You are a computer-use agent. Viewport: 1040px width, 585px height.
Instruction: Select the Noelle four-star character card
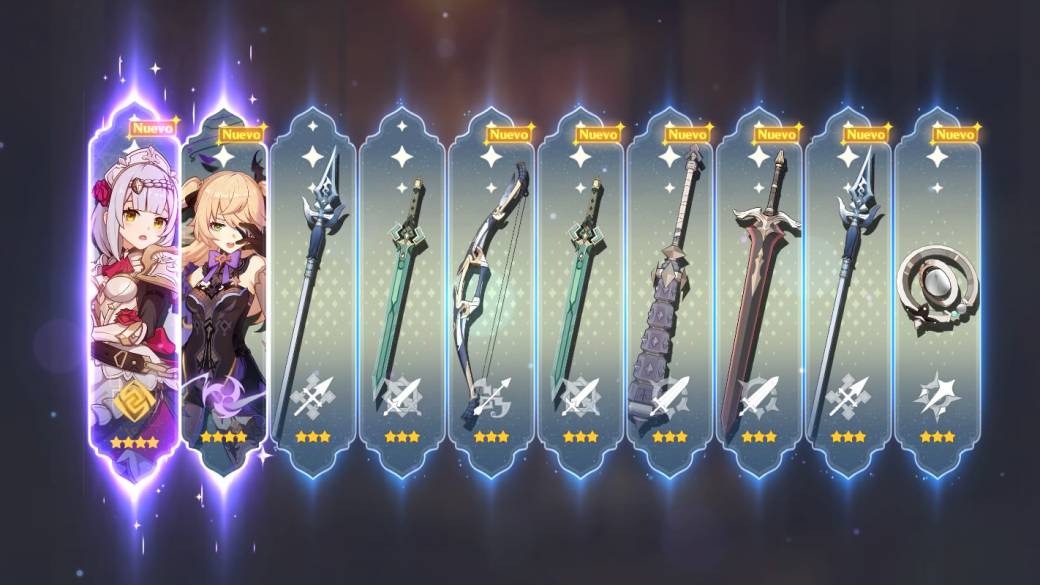point(134,290)
